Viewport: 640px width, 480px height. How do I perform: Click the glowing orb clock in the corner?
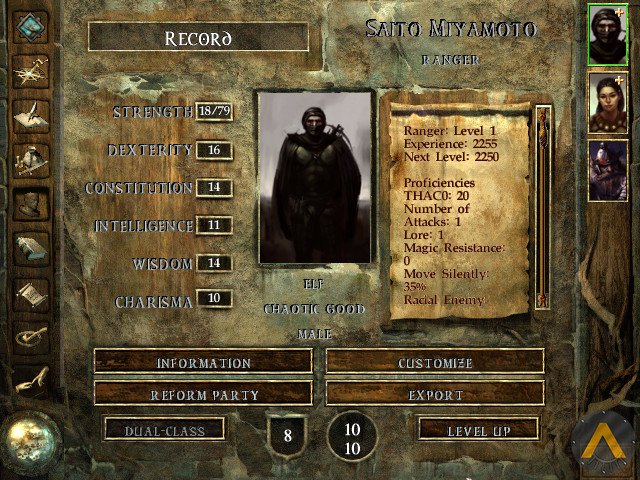point(32,438)
